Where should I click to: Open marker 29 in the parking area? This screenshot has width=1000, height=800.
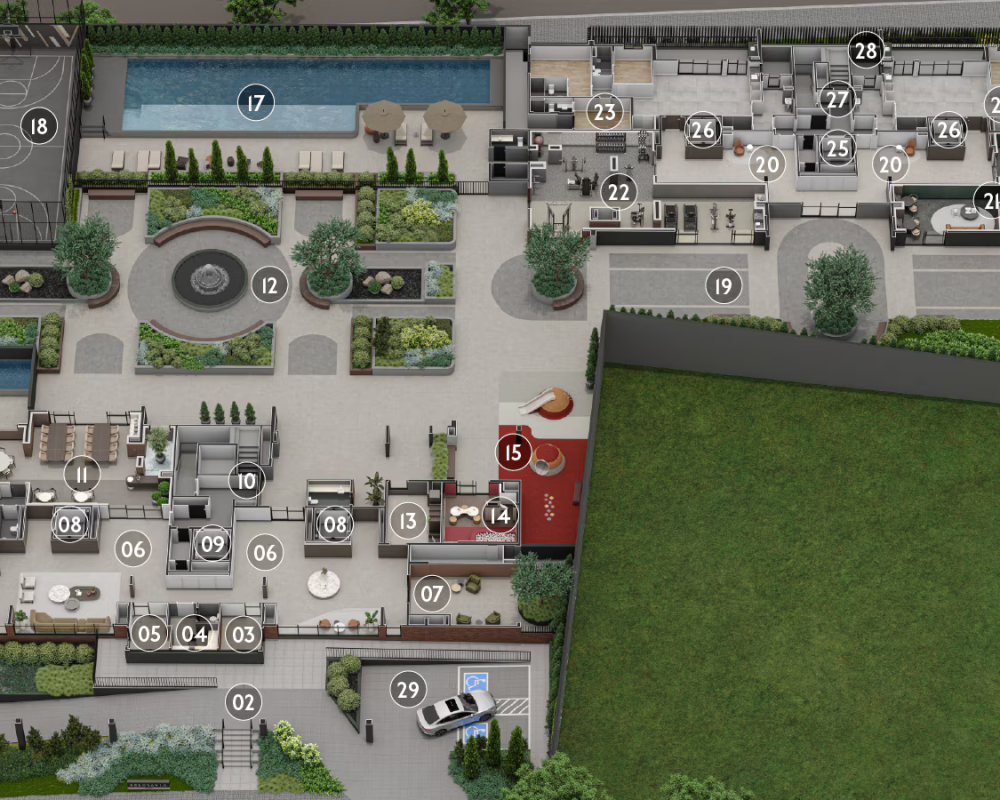[408, 690]
